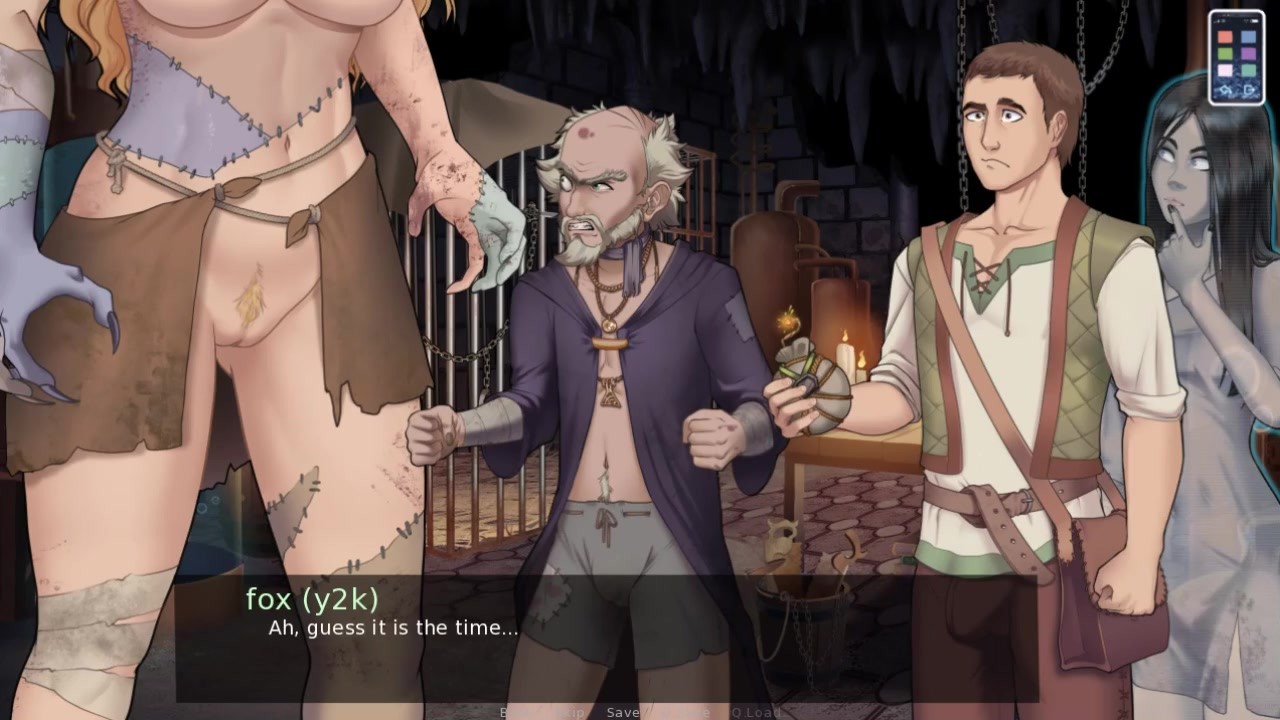
Task: Open the smartphone menu icon
Action: [1236, 57]
